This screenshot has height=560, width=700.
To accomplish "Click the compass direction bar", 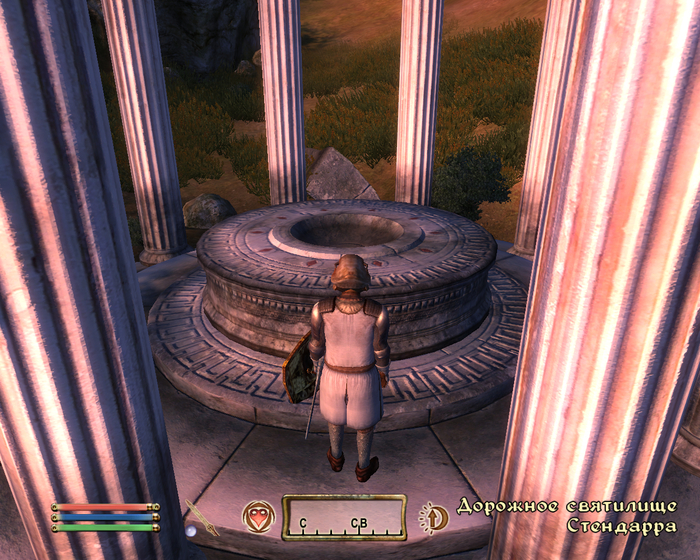I will [343, 517].
